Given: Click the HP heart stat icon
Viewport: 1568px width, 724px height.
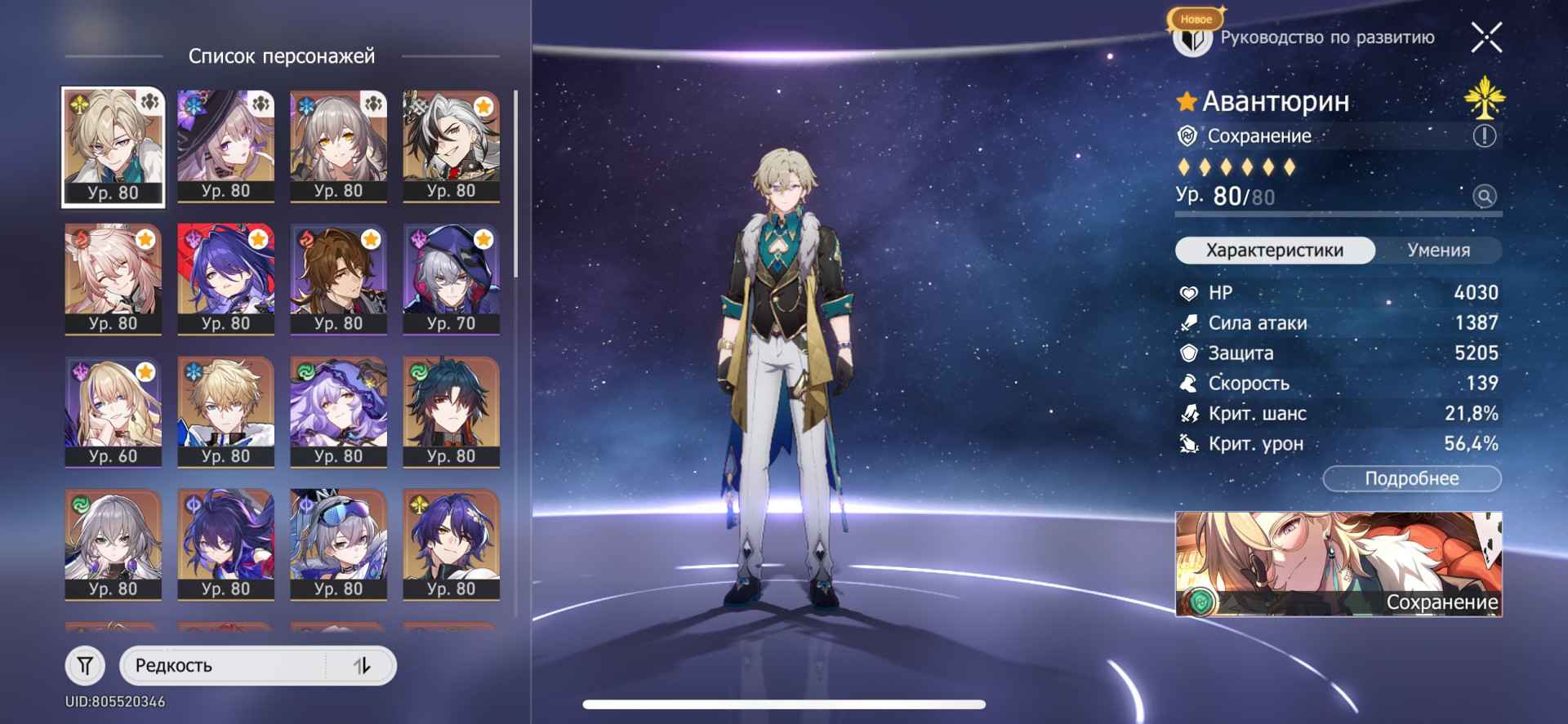Looking at the screenshot, I should [1188, 293].
